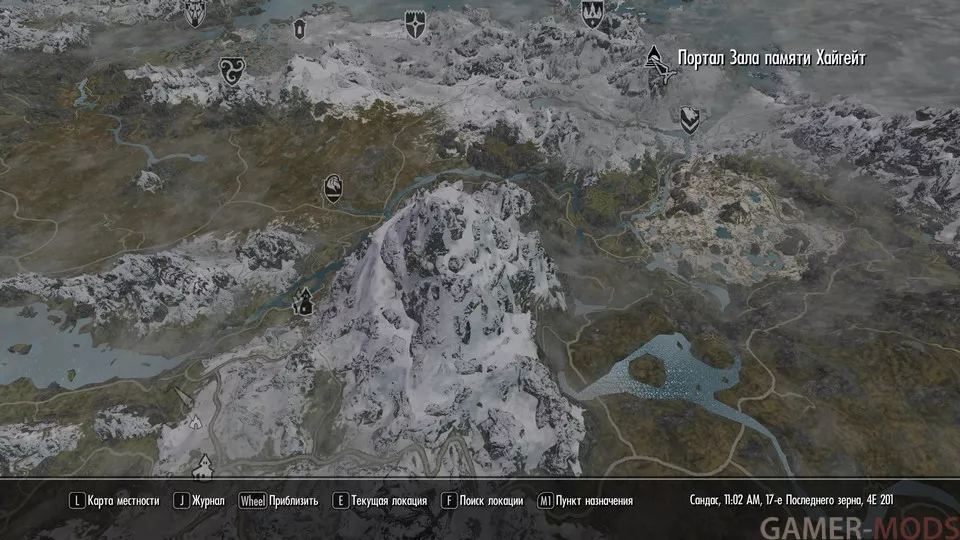Select the Портал Зала памяти Хайгейт map marker
The height and width of the screenshot is (540, 960).
[x=657, y=62]
